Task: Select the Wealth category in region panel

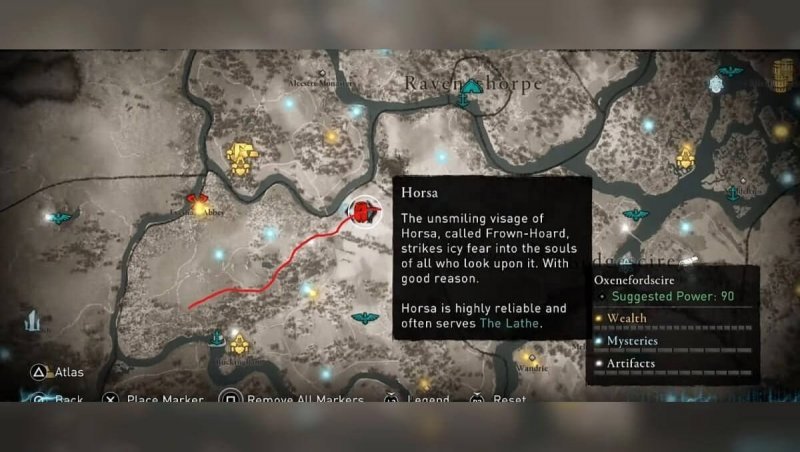Action: click(627, 319)
